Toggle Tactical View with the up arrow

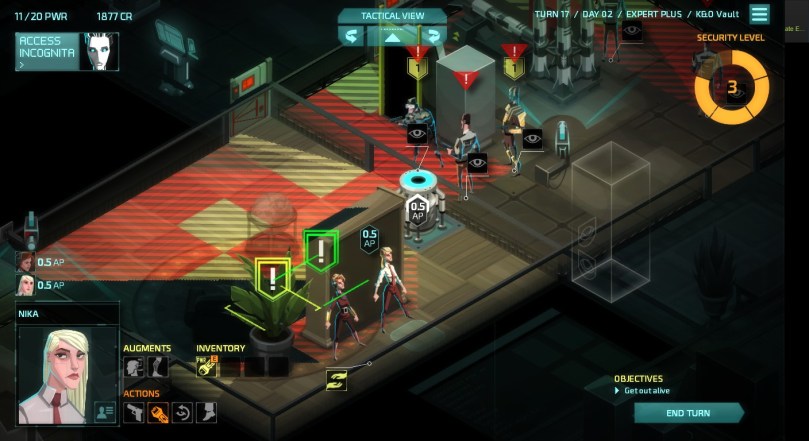(x=392, y=36)
